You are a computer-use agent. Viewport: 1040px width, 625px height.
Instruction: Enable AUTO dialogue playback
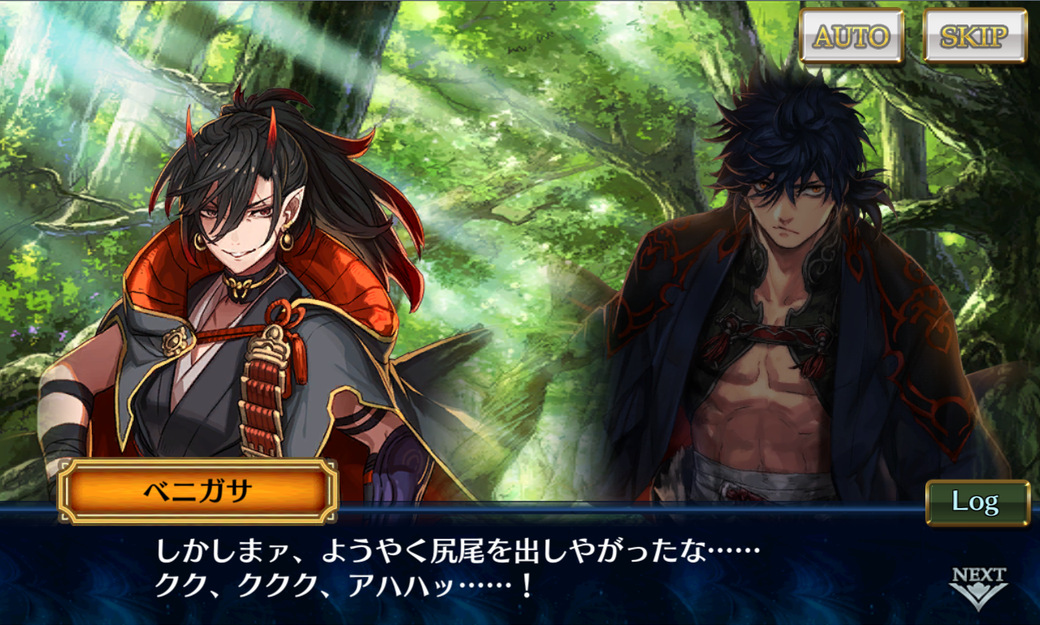coord(851,37)
